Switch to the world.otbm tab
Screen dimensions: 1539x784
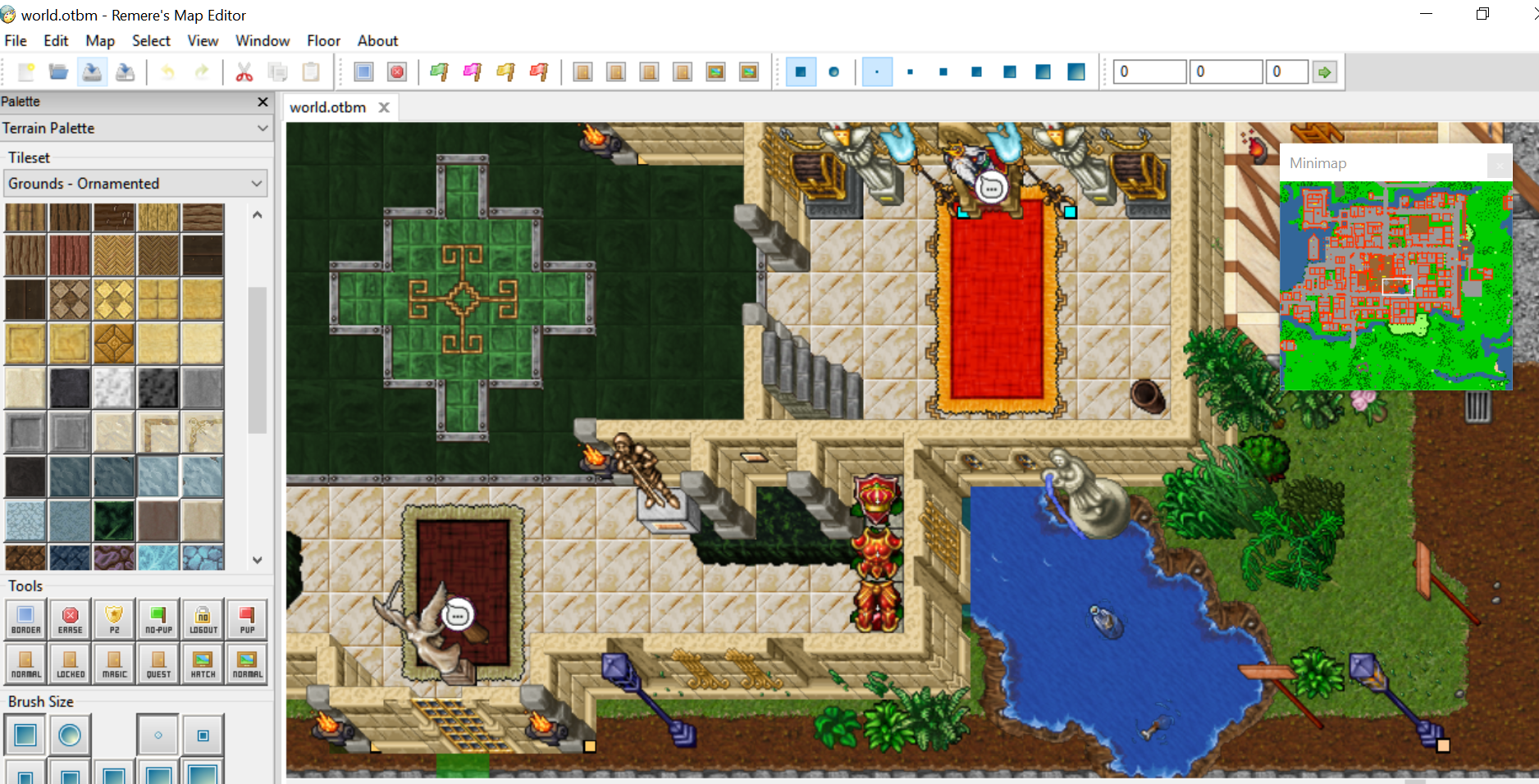(x=328, y=107)
